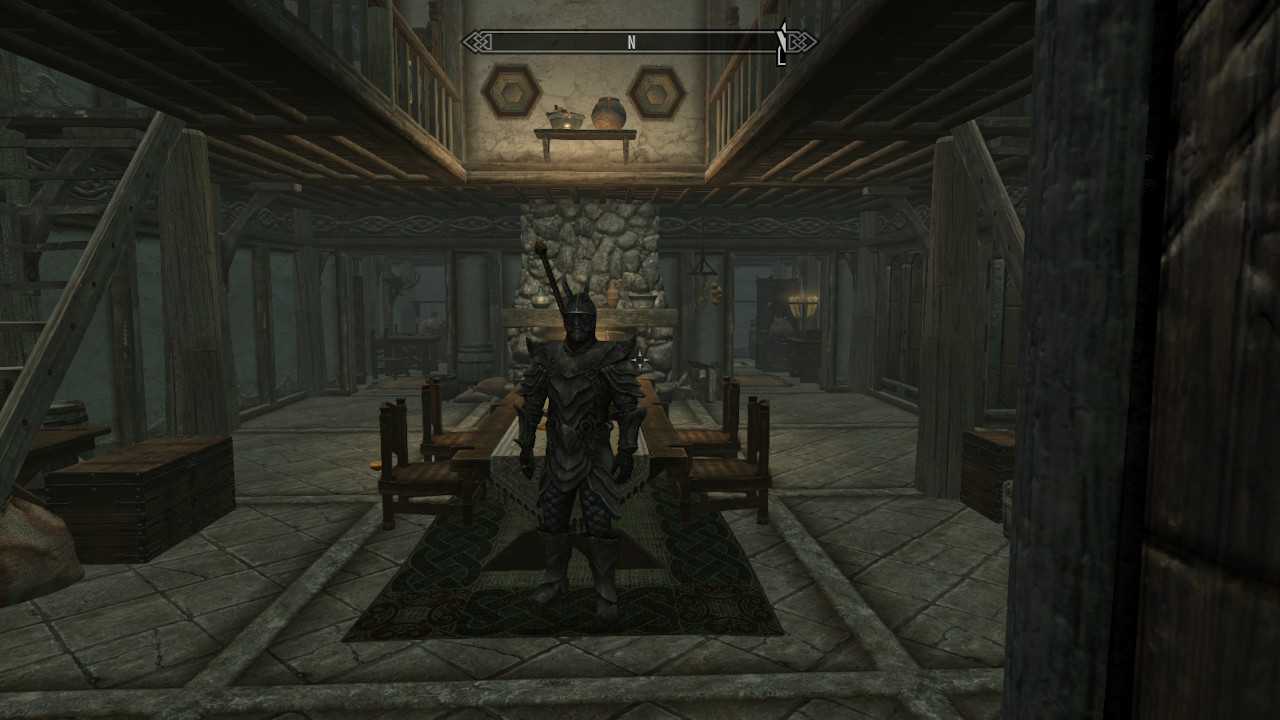The height and width of the screenshot is (720, 1280).
Task: Select the left hexagonal shield on the wall
Action: click(512, 91)
